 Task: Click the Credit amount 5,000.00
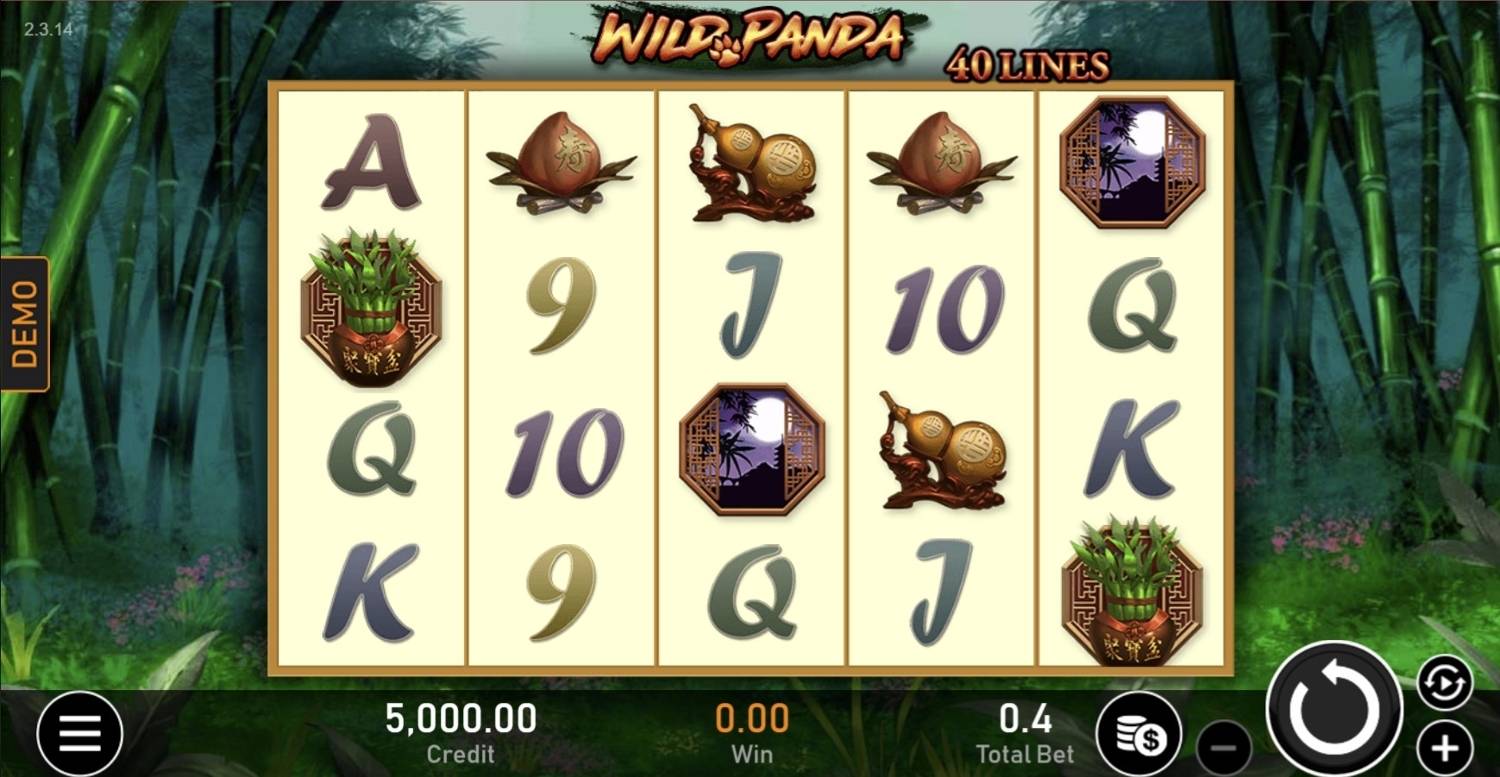pos(460,718)
